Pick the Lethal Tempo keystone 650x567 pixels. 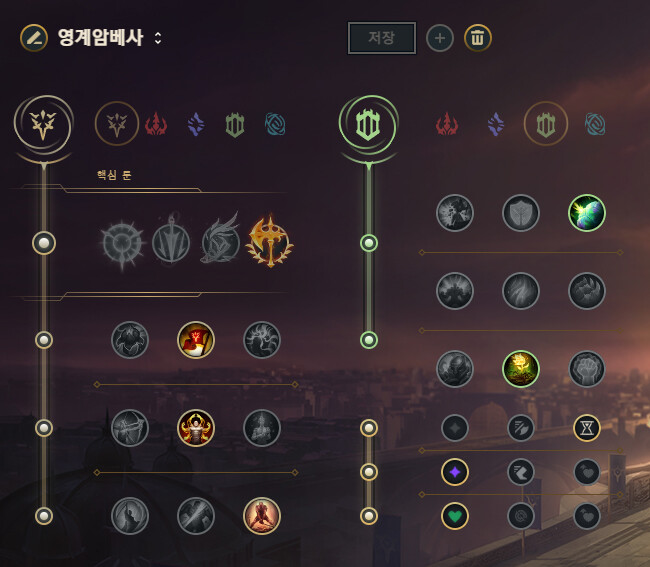pyautogui.click(x=170, y=242)
